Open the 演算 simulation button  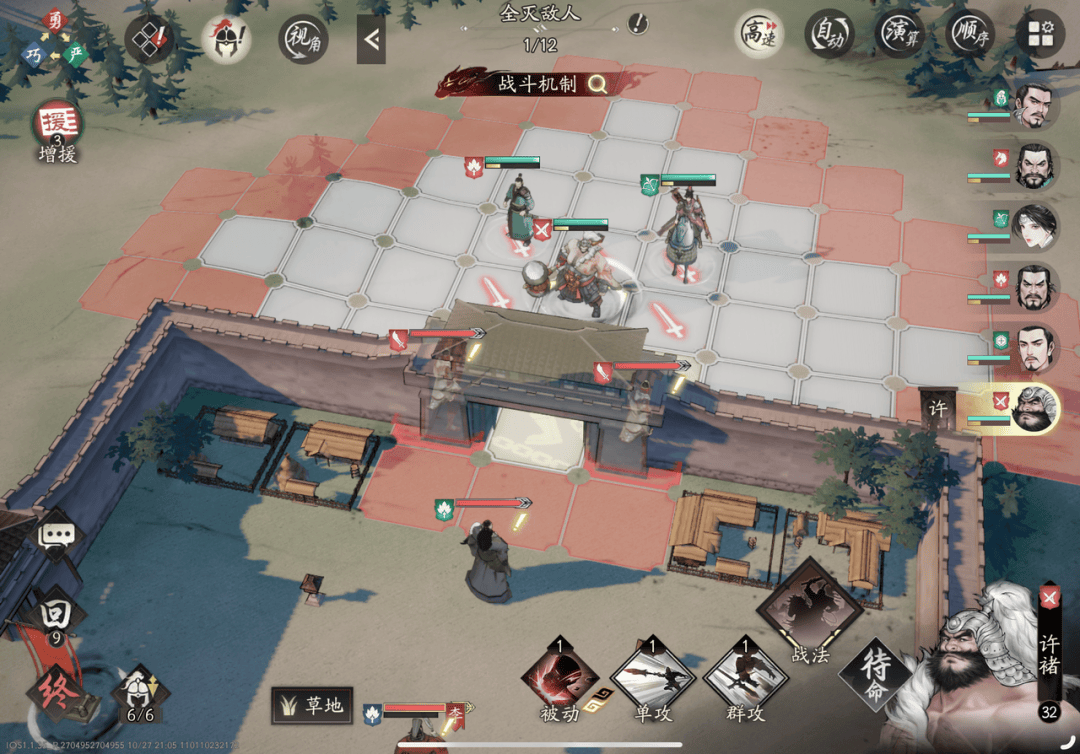[x=899, y=35]
